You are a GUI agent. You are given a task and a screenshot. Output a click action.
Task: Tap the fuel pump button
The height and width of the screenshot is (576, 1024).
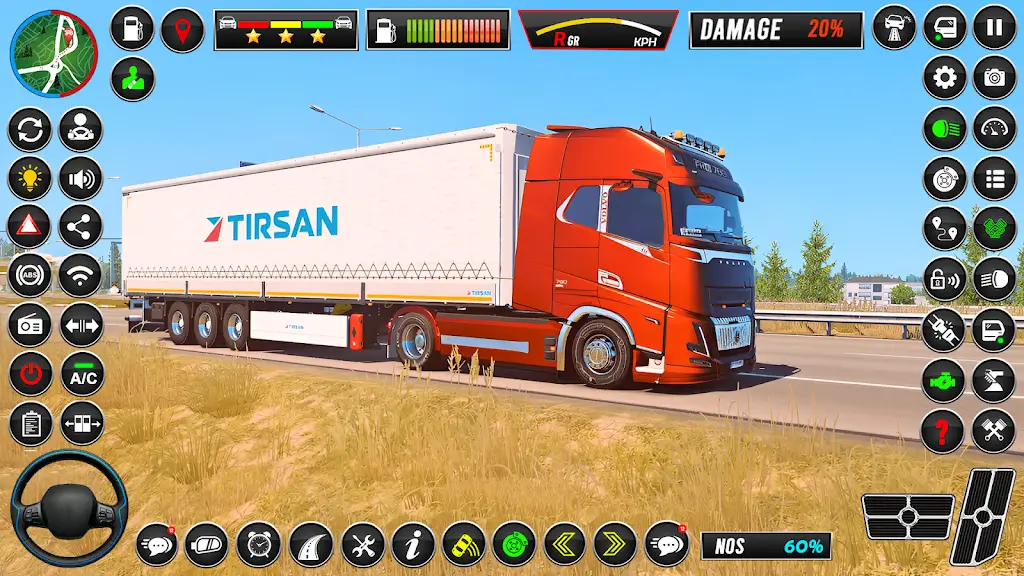[132, 29]
